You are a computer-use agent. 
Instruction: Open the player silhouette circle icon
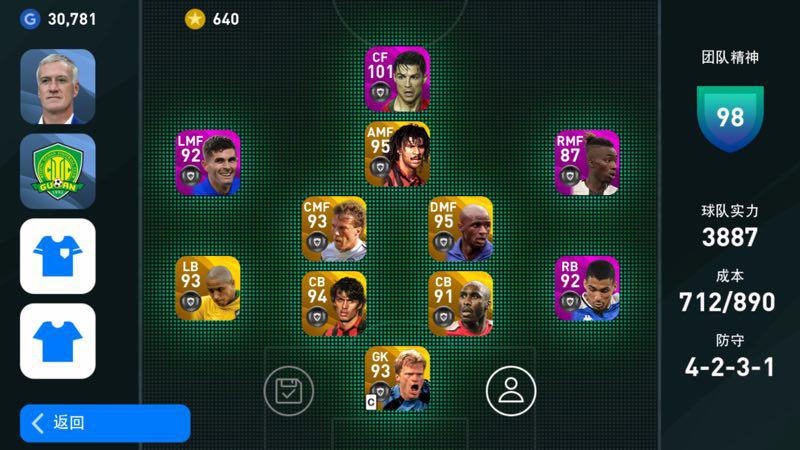[x=511, y=391]
